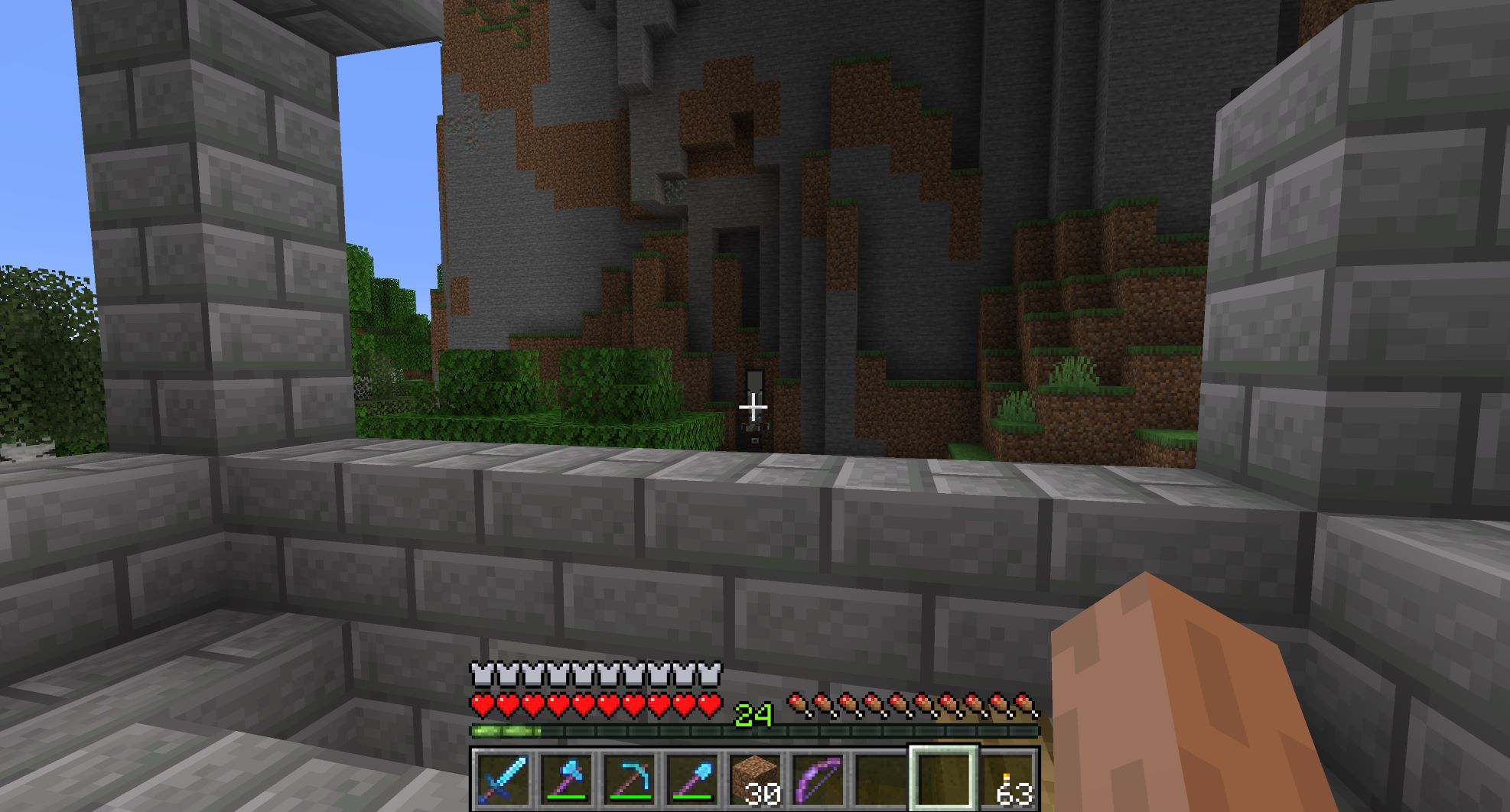Select the torch stack of 63
The image size is (1510, 812).
pyautogui.click(x=1007, y=778)
